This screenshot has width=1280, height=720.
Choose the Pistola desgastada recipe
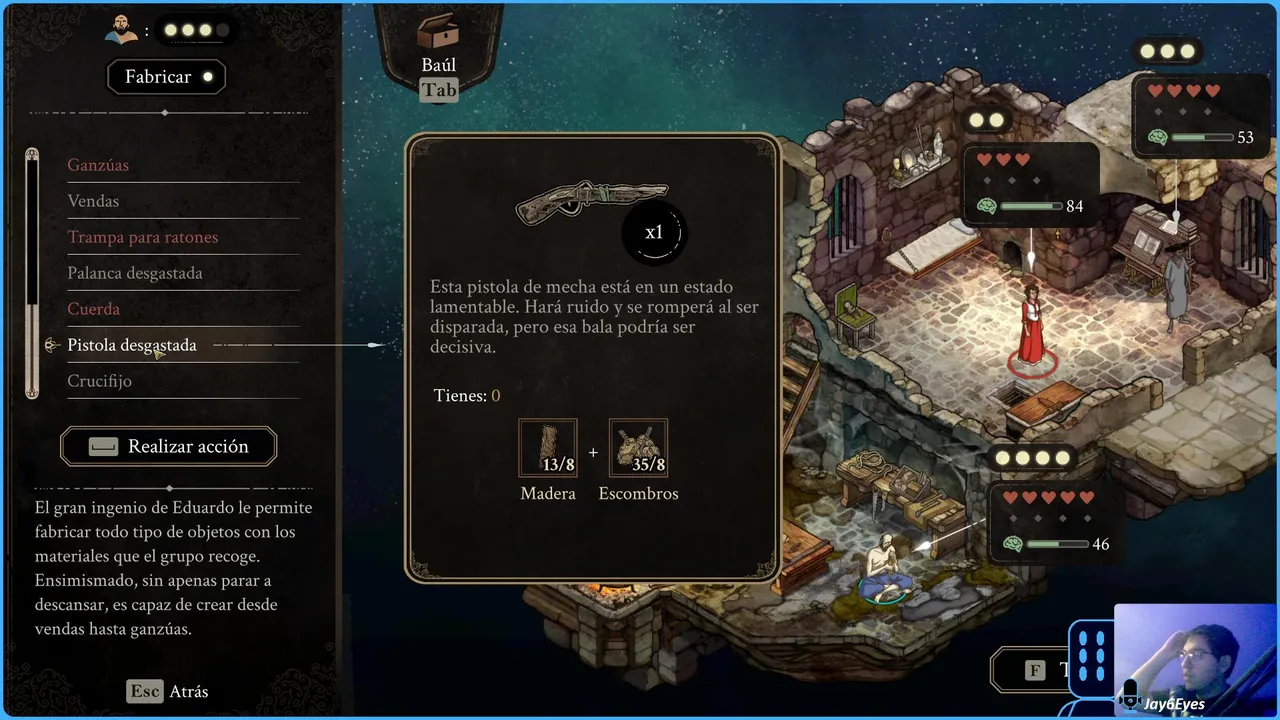coord(131,345)
